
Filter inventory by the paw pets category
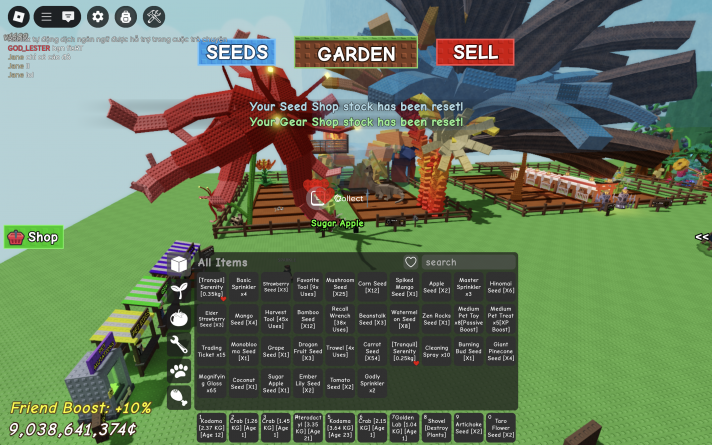click(x=179, y=371)
